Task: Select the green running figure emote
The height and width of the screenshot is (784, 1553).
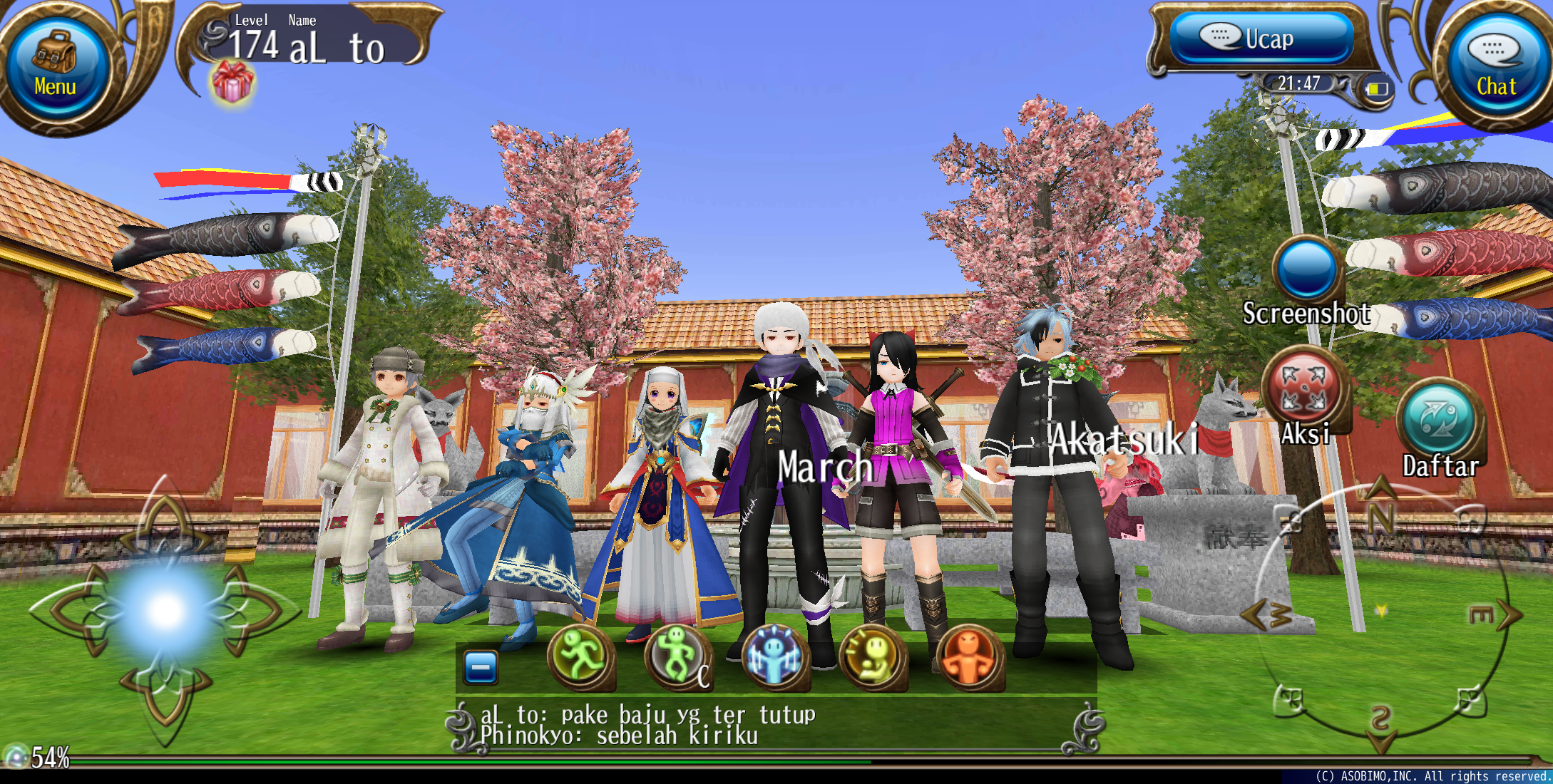Action: (x=581, y=657)
